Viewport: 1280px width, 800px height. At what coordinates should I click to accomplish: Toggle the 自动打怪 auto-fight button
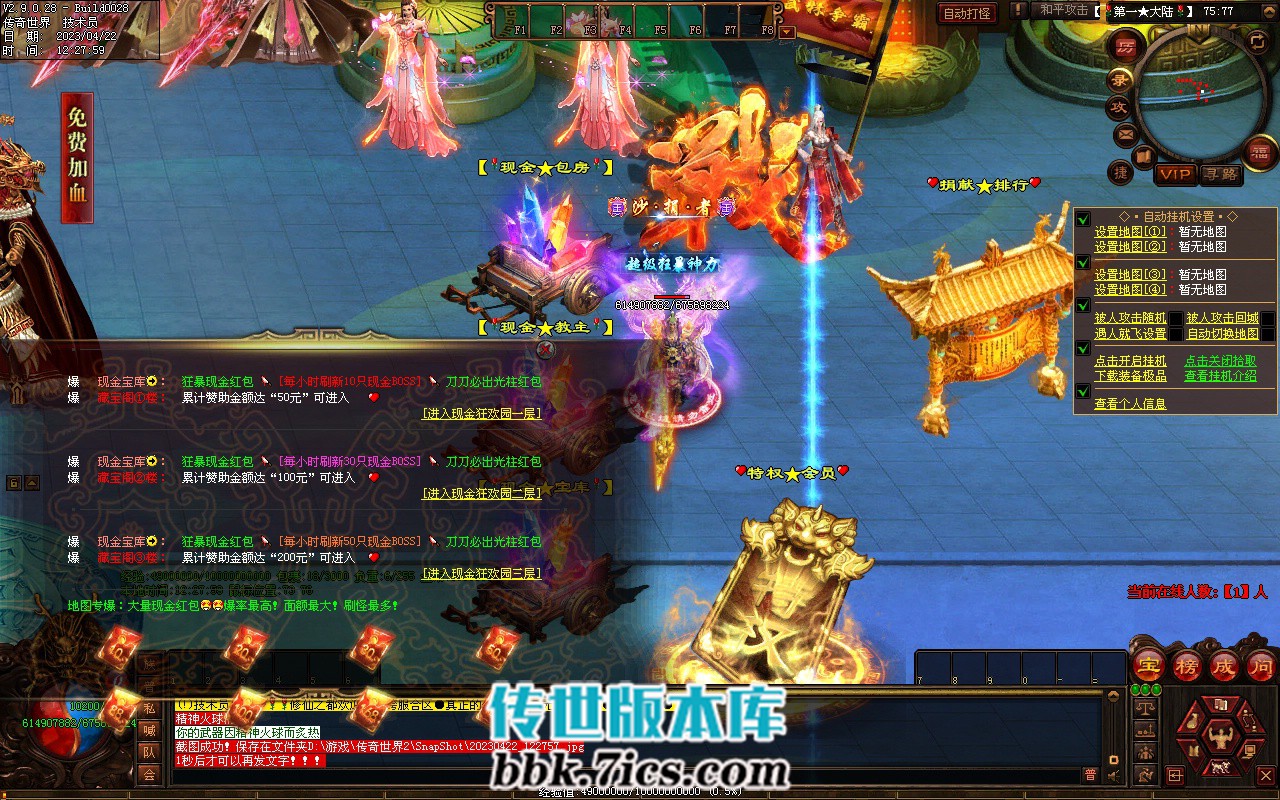pos(967,13)
